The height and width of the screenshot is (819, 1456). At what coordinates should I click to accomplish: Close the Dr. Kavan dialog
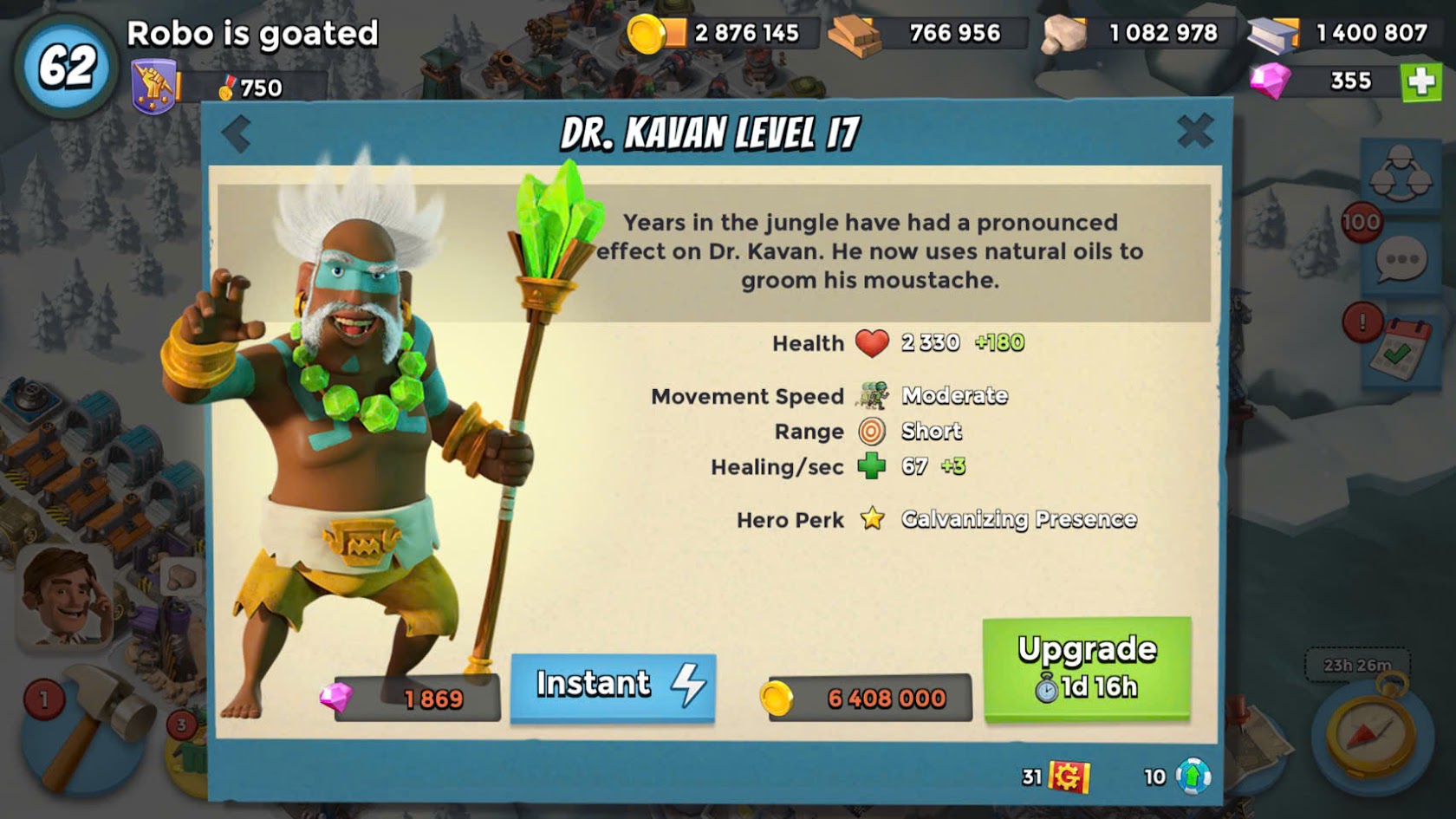click(x=1195, y=132)
